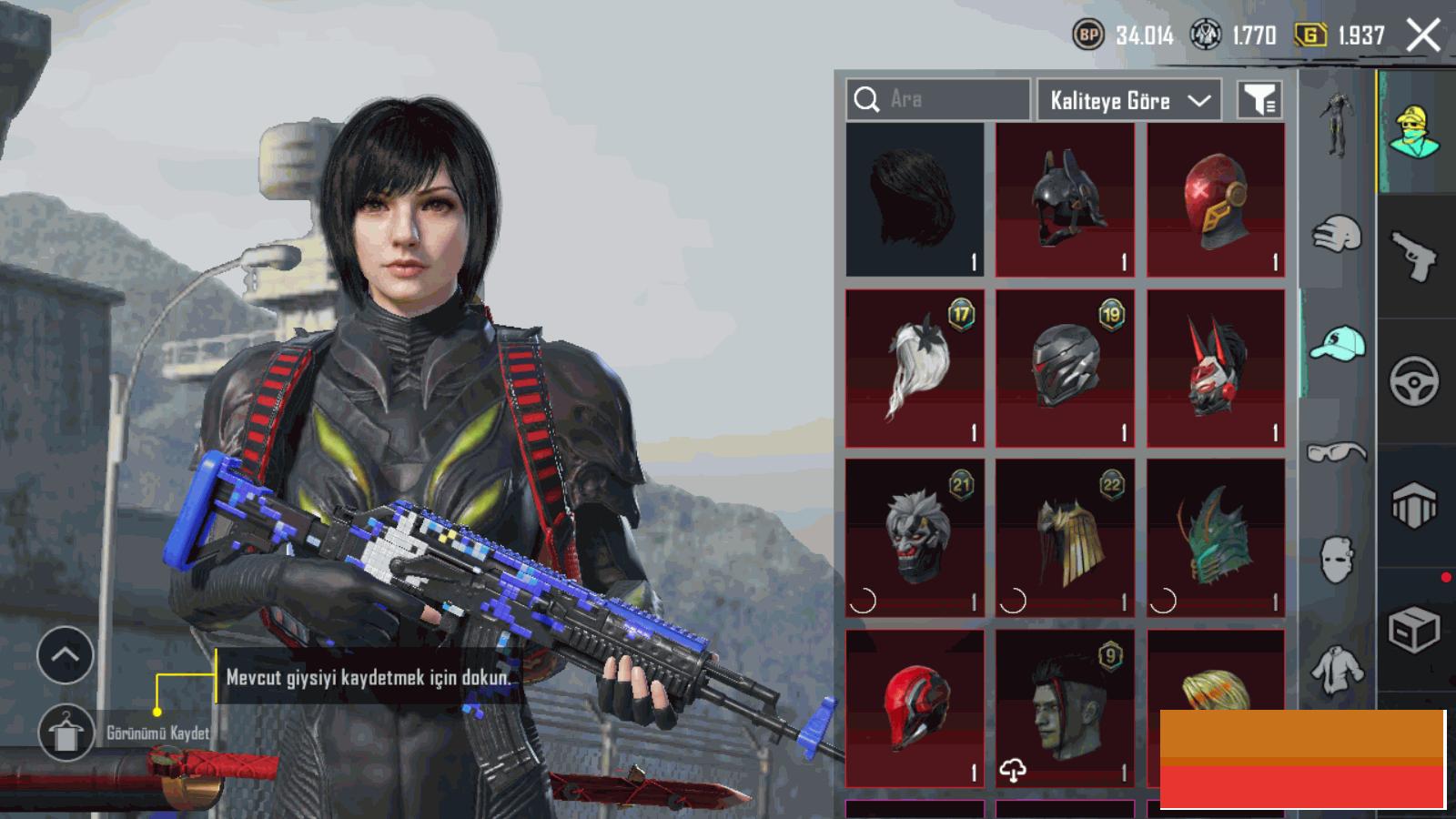
Task: Select the black short hair item
Action: [915, 200]
